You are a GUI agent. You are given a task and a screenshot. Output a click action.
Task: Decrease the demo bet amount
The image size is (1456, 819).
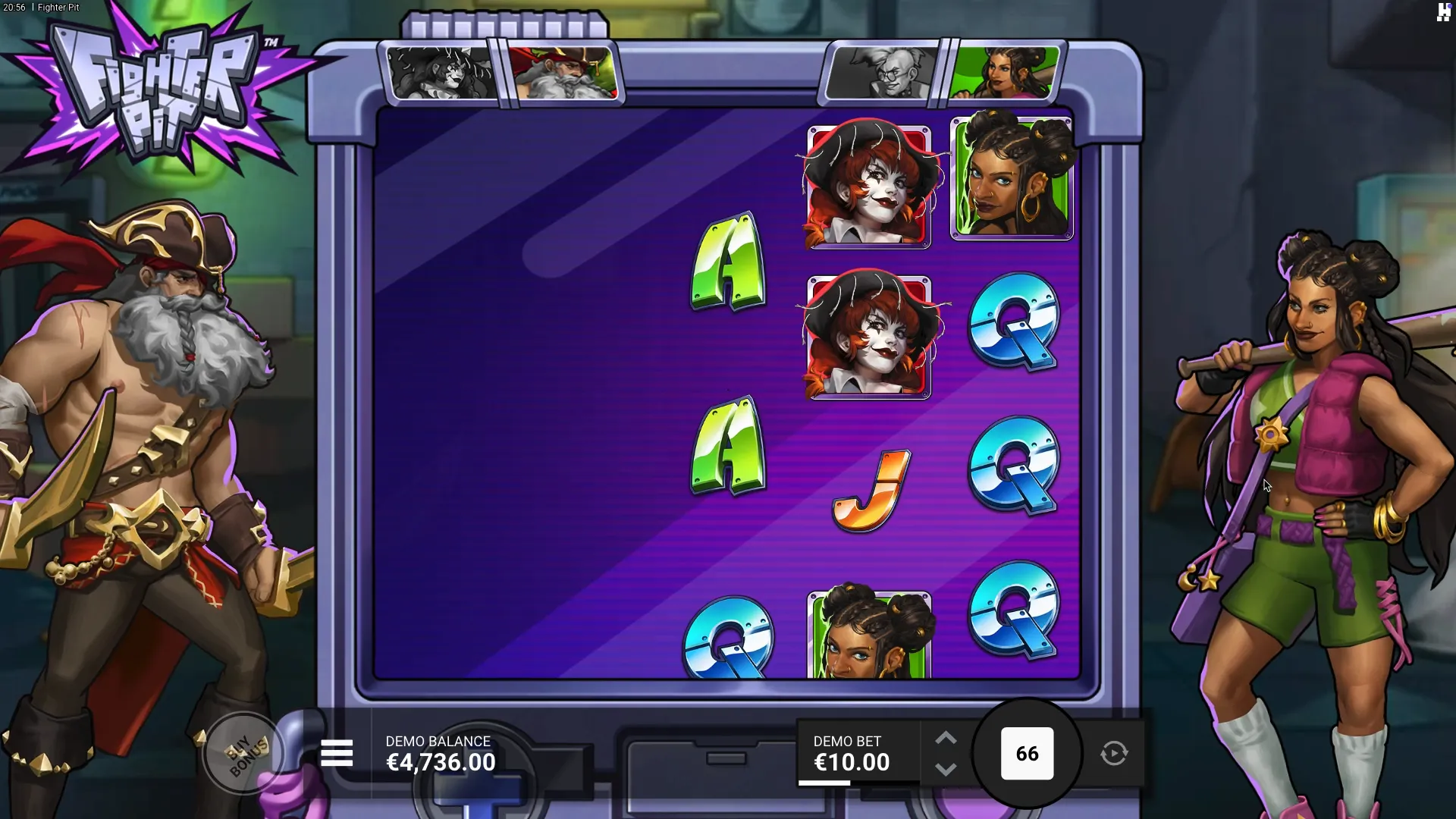click(x=946, y=769)
